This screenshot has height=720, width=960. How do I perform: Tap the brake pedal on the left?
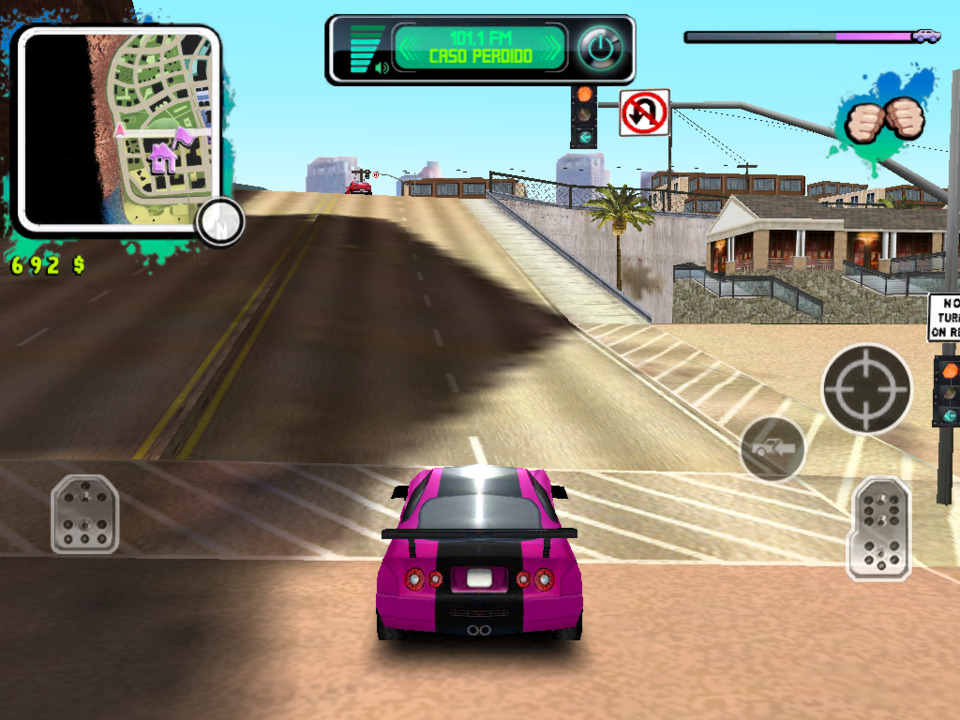tap(85, 514)
